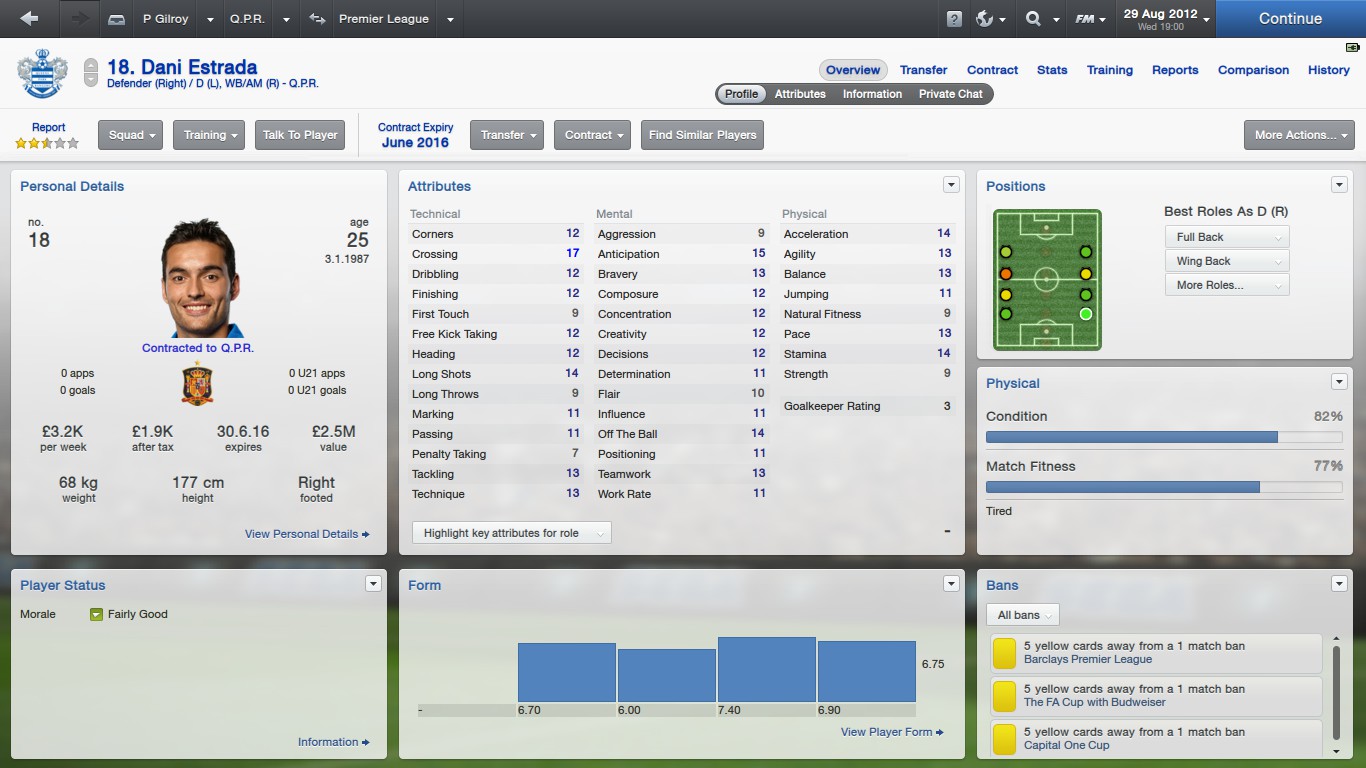Open the Private Chat sub-tab
Viewport: 1366px width, 768px height.
tap(950, 94)
